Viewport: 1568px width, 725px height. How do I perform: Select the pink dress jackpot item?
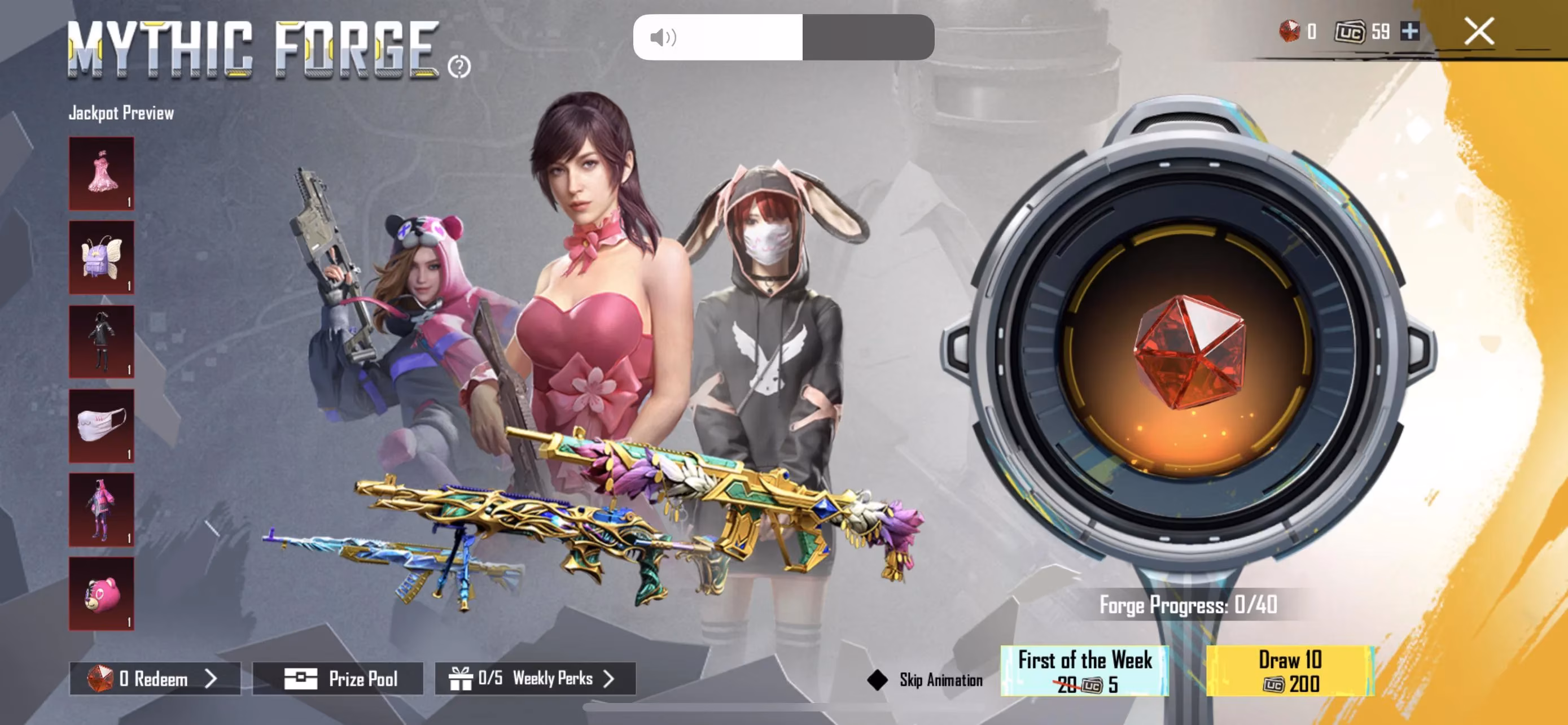click(x=102, y=173)
